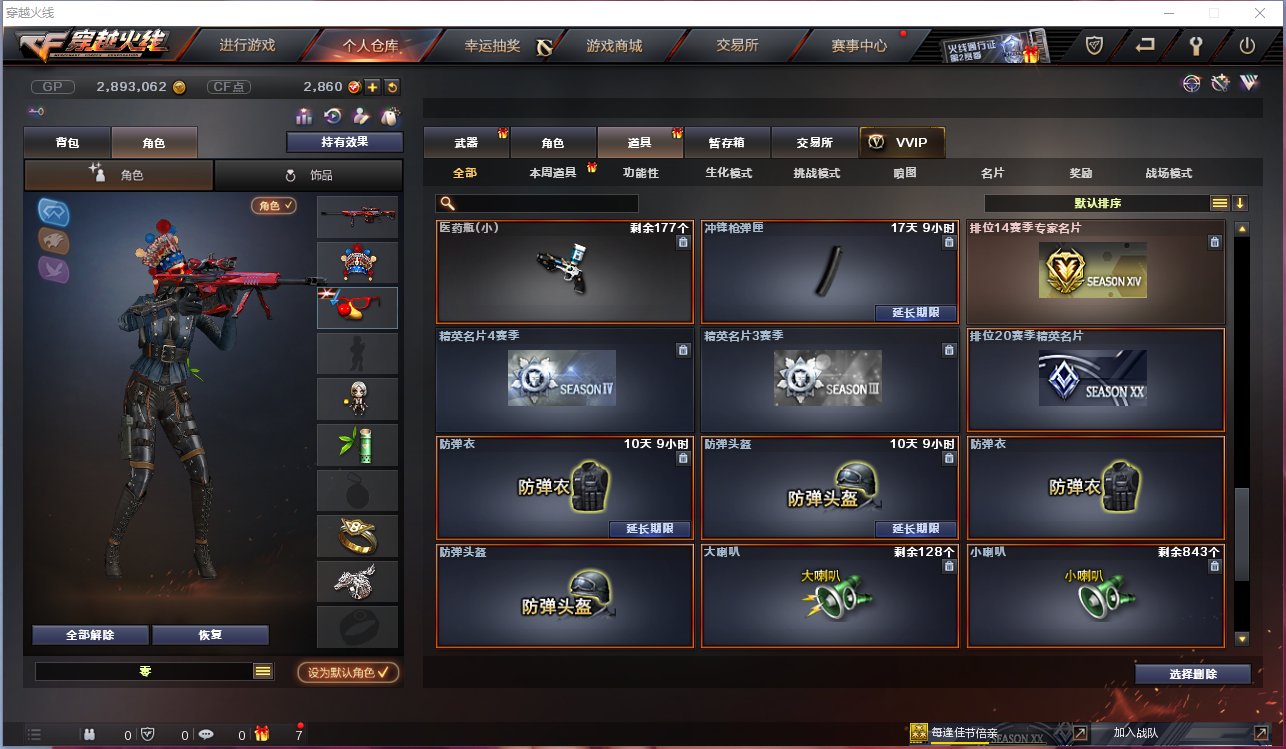Click the 选择删除 delete selection button
1286x749 pixels.
(x=1191, y=673)
